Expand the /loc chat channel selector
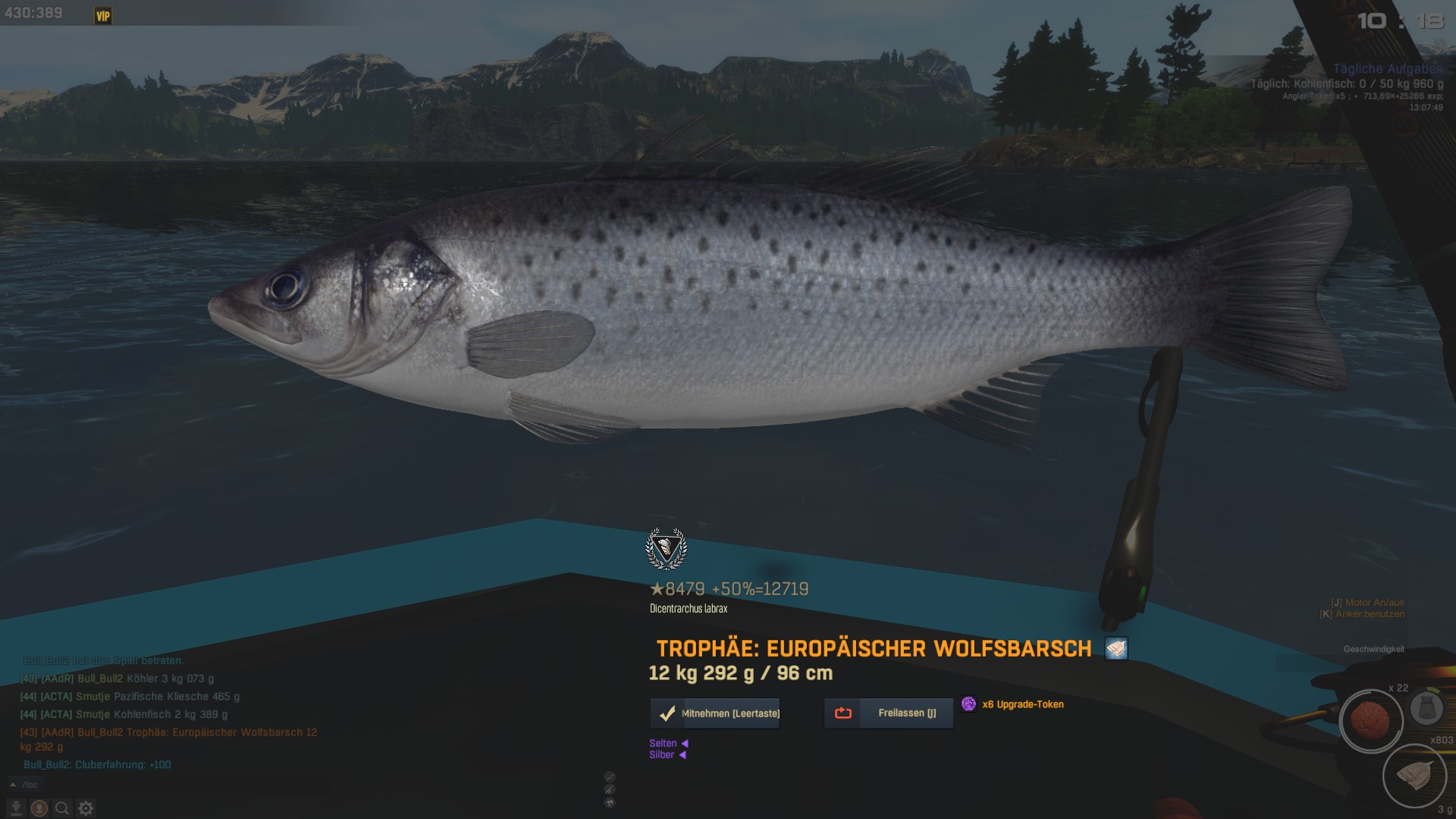Image resolution: width=1456 pixels, height=819 pixels. tap(24, 785)
